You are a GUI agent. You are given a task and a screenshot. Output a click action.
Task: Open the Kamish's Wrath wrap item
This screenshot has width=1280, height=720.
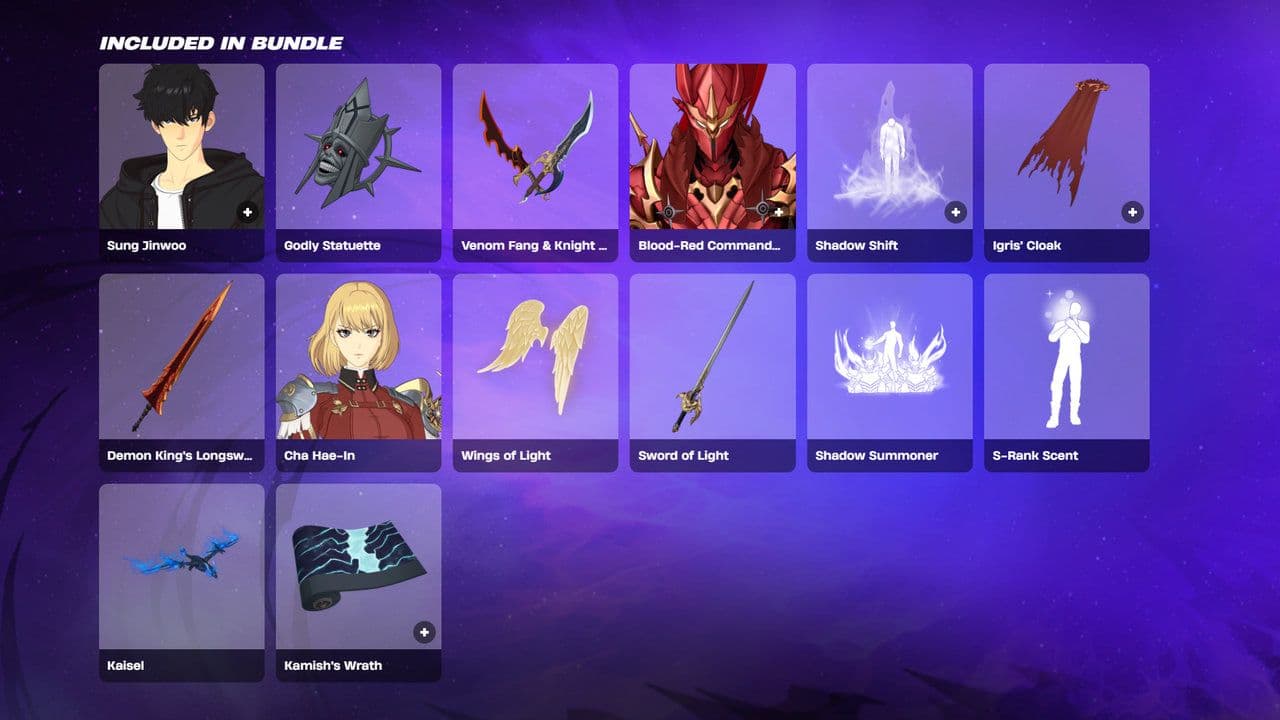click(x=358, y=570)
